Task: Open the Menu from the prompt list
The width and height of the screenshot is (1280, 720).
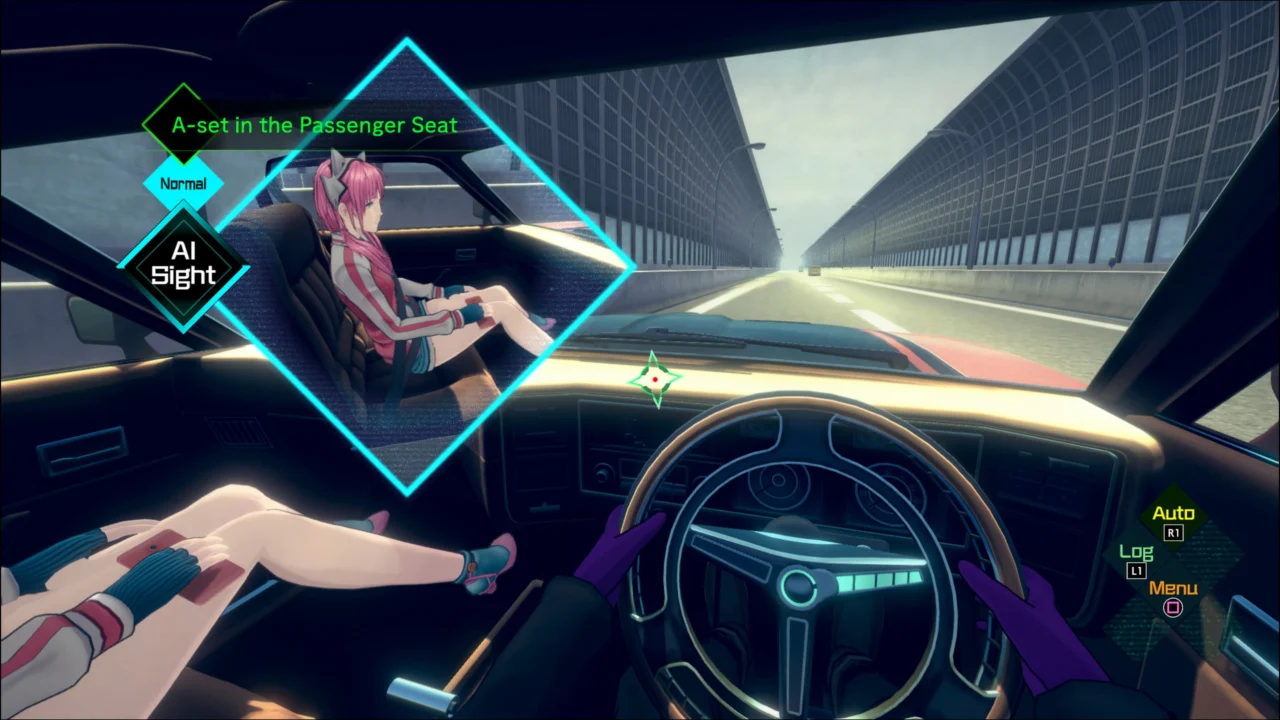Action: (1172, 589)
